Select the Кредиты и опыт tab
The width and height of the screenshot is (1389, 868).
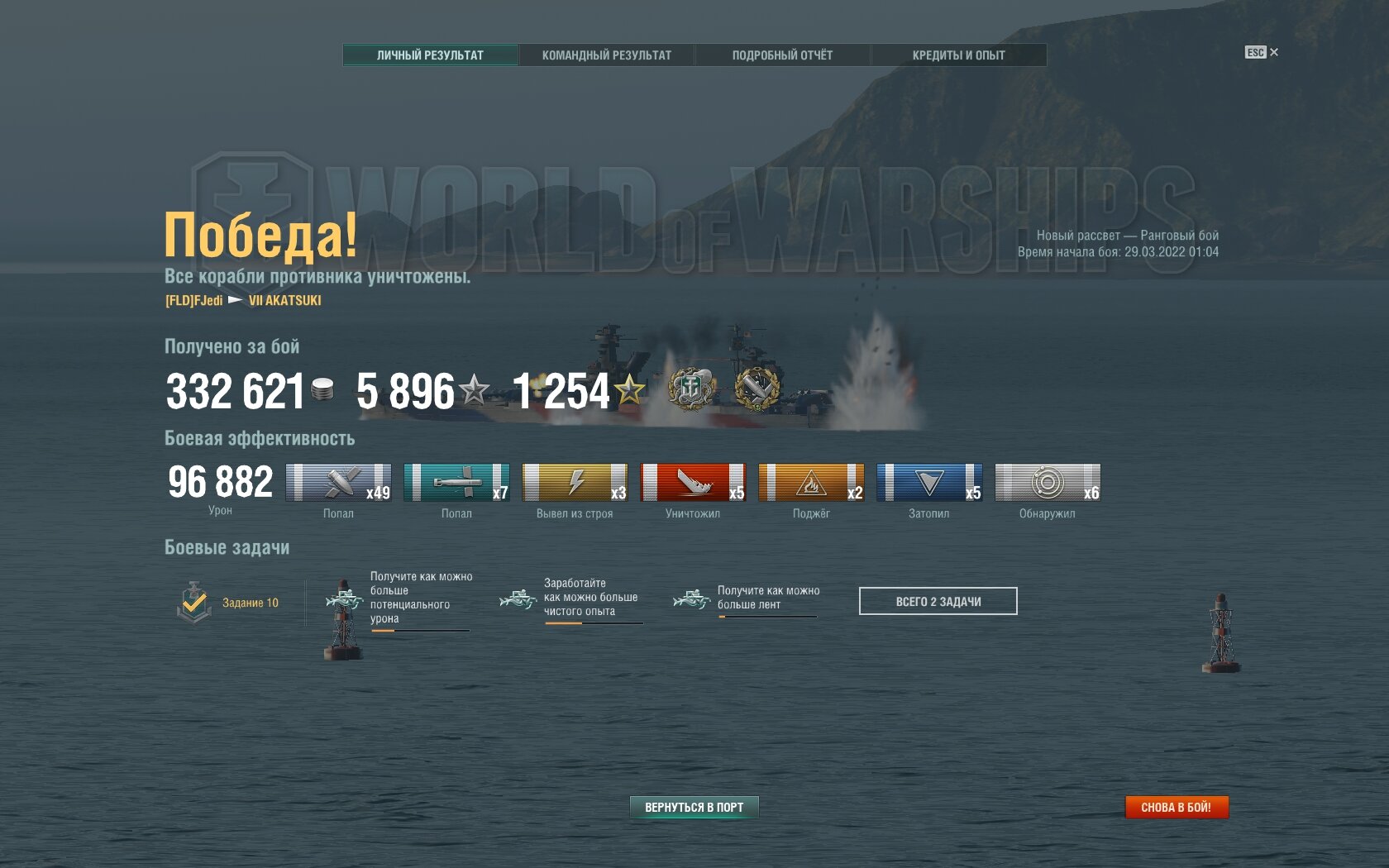[958, 55]
